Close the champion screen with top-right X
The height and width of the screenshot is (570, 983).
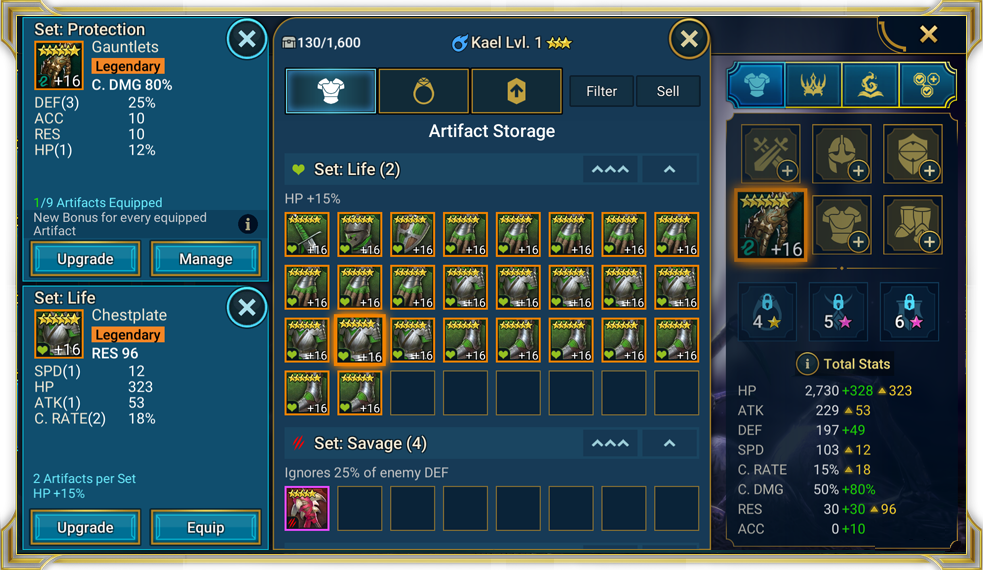click(929, 35)
